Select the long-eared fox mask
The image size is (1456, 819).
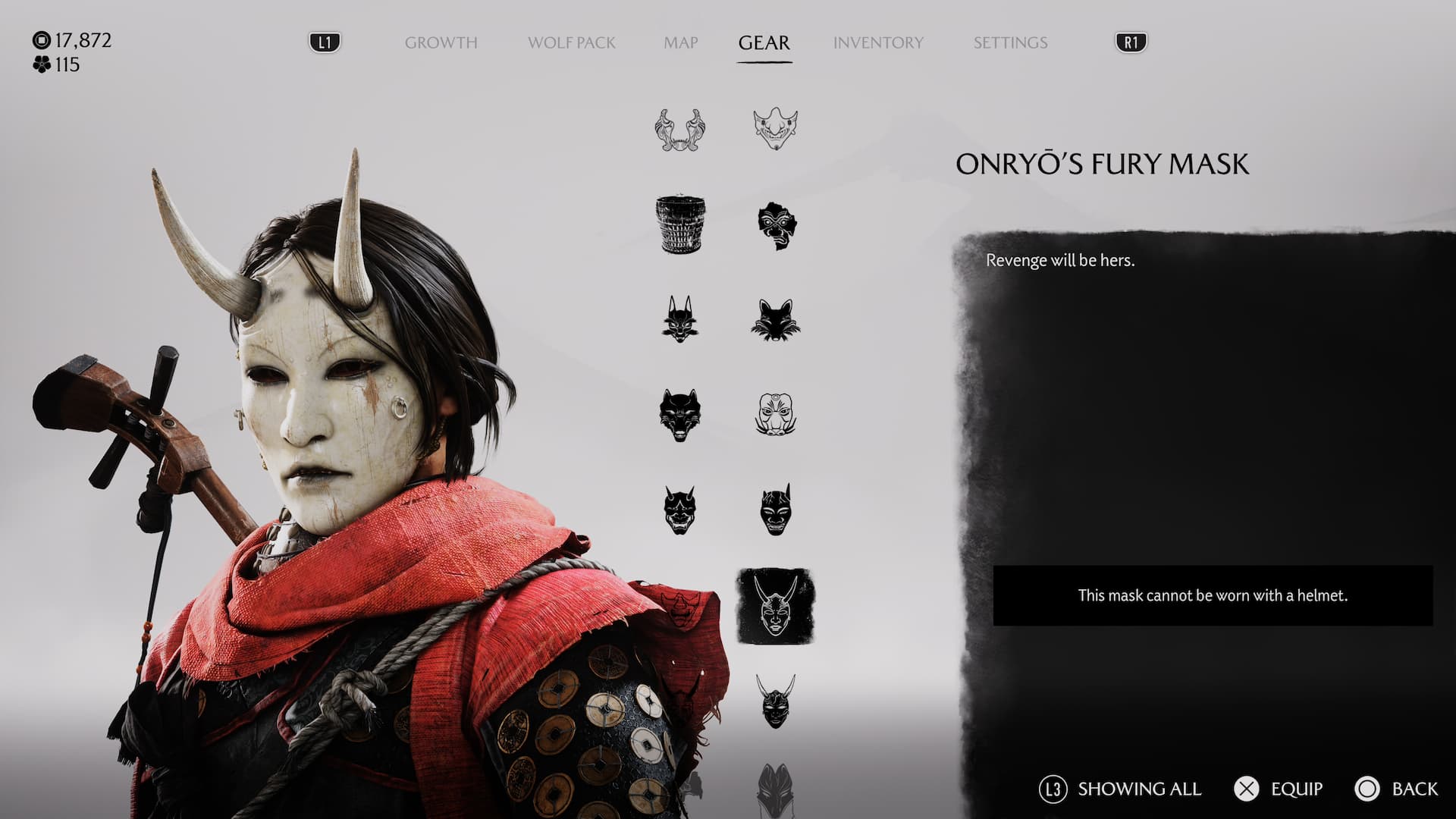tap(679, 319)
